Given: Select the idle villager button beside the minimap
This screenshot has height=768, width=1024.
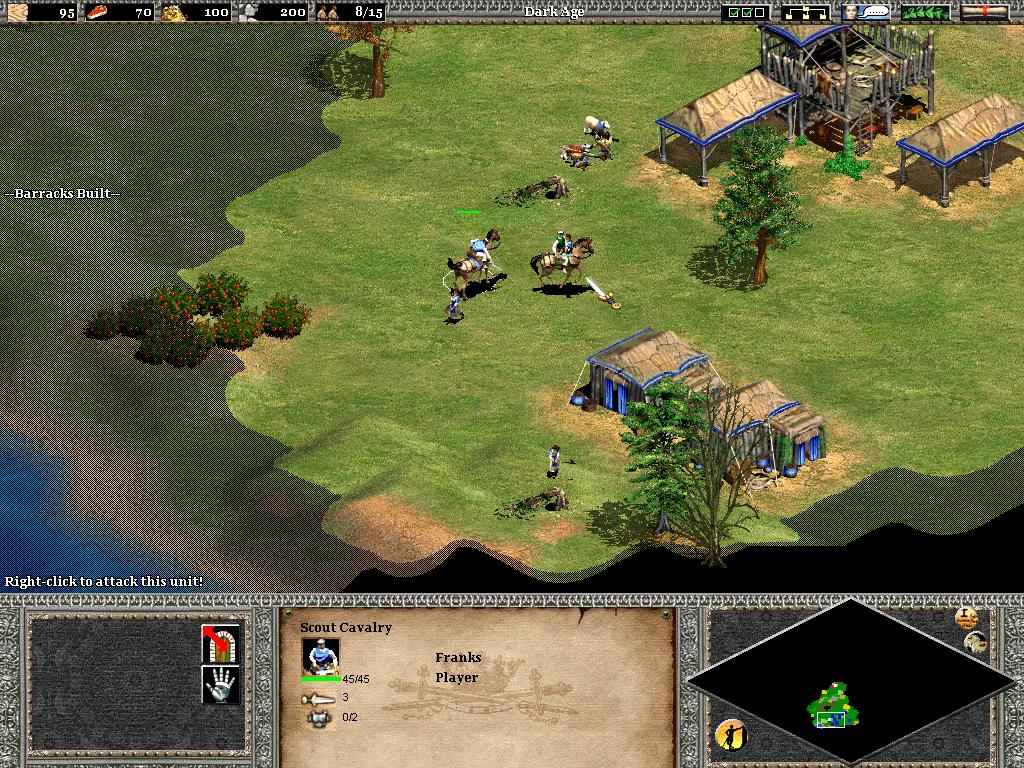Looking at the screenshot, I should point(731,737).
